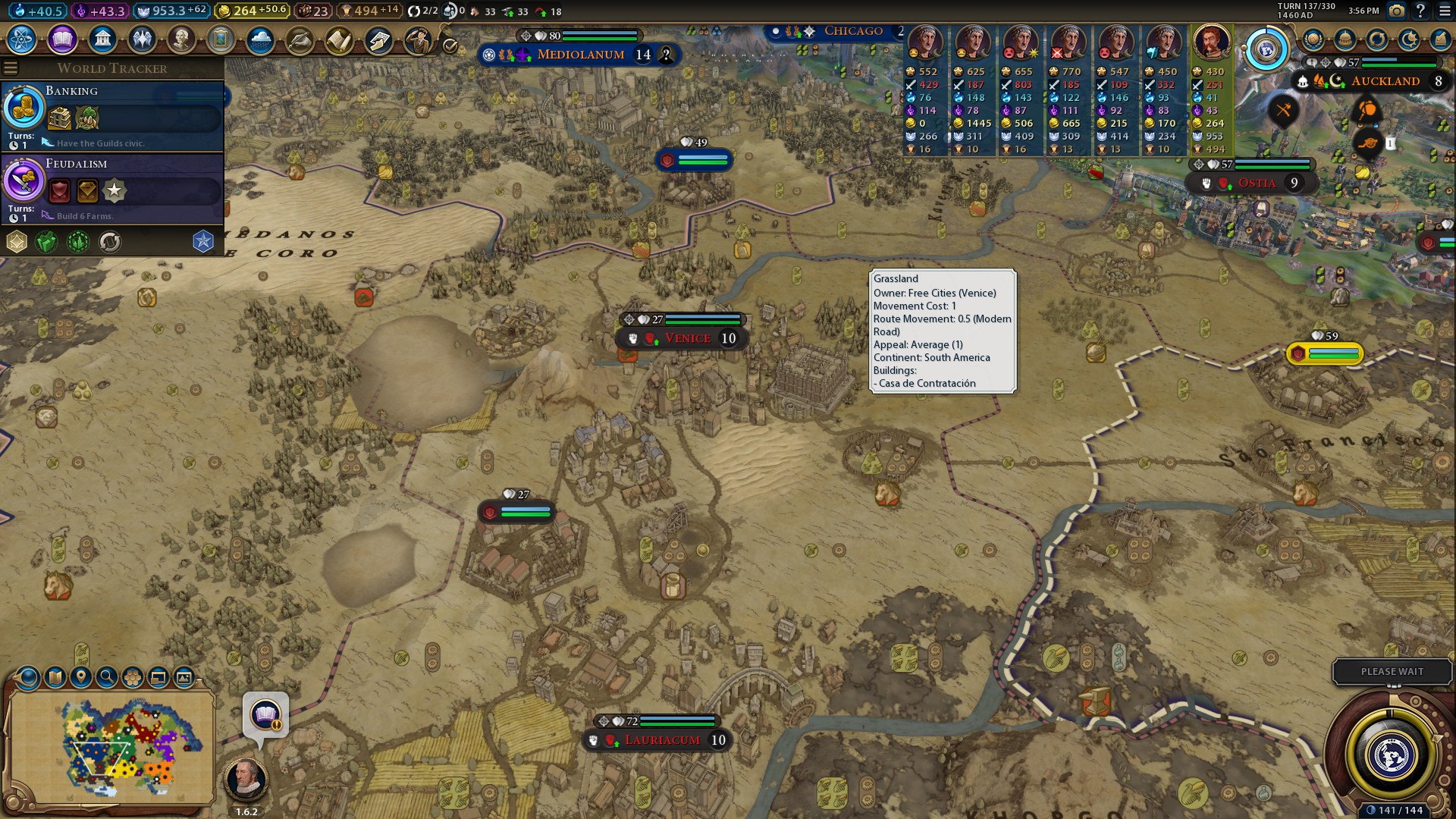Open the civic notification book bubble
The image size is (1456, 819).
265,715
